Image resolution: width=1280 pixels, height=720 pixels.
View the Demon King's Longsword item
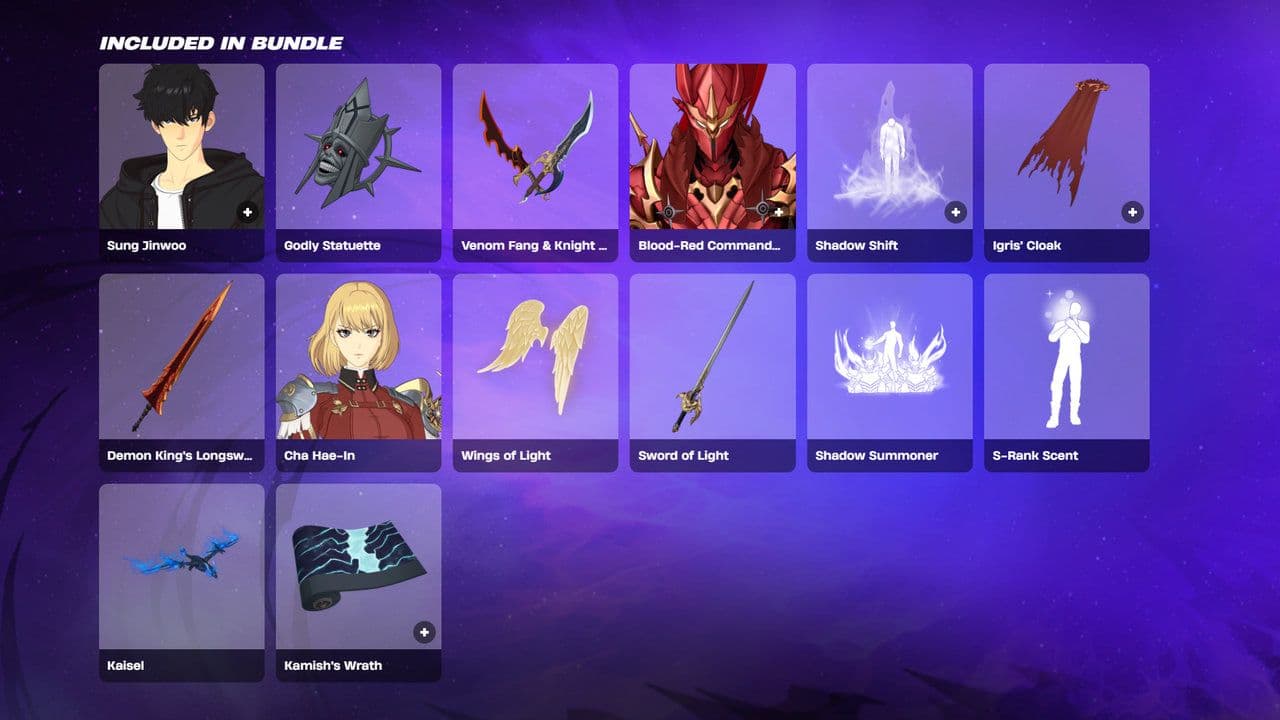181,360
